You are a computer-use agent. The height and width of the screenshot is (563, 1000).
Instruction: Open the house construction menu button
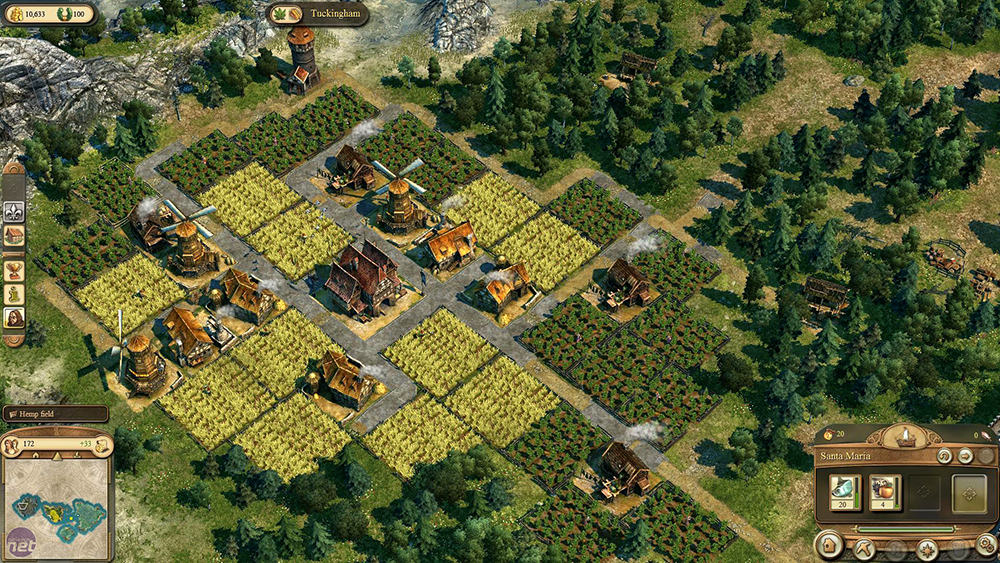coord(828,547)
